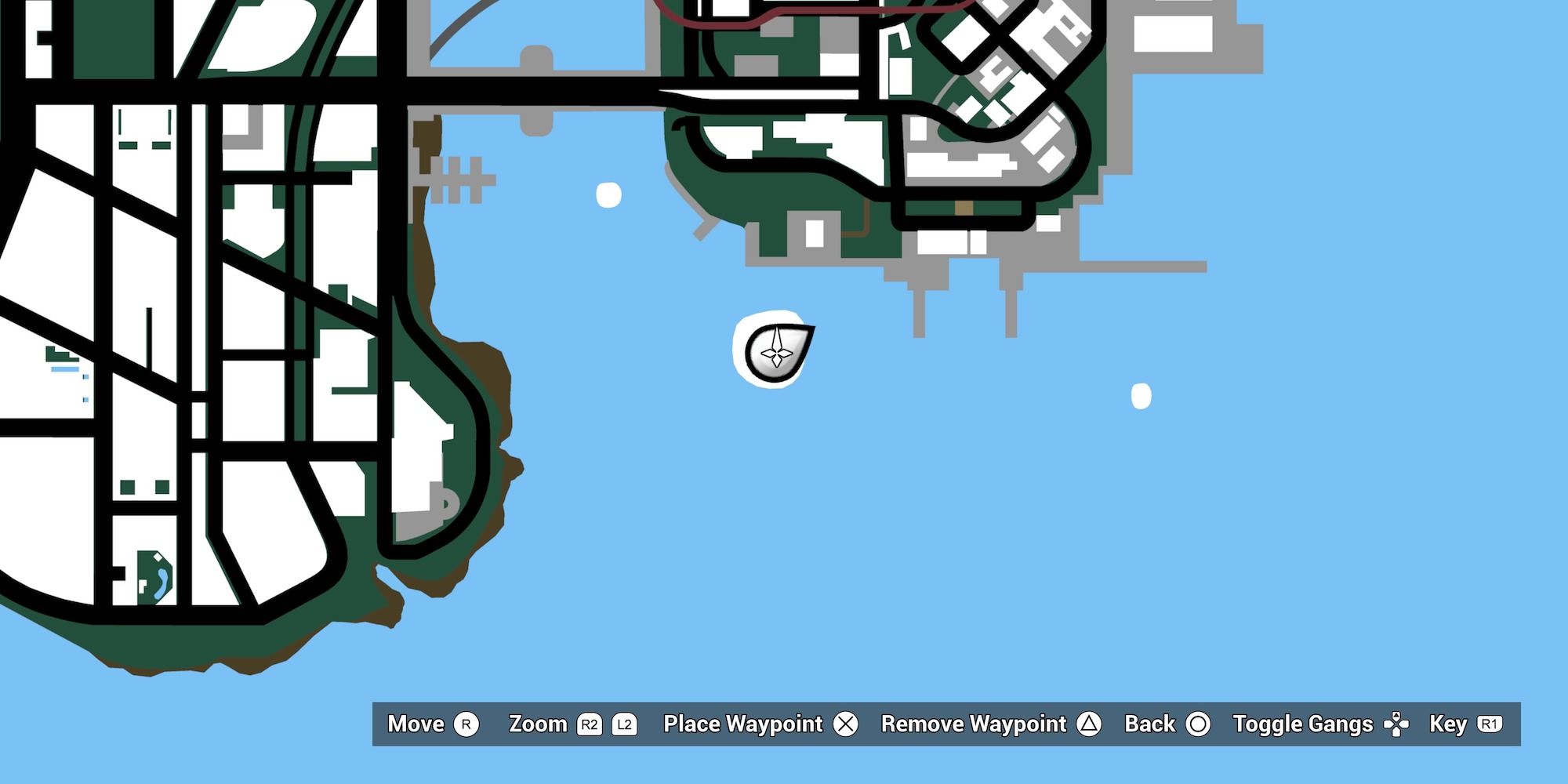Toggle gang territories via Toggle Gangs control
1568x784 pixels.
tap(1301, 724)
